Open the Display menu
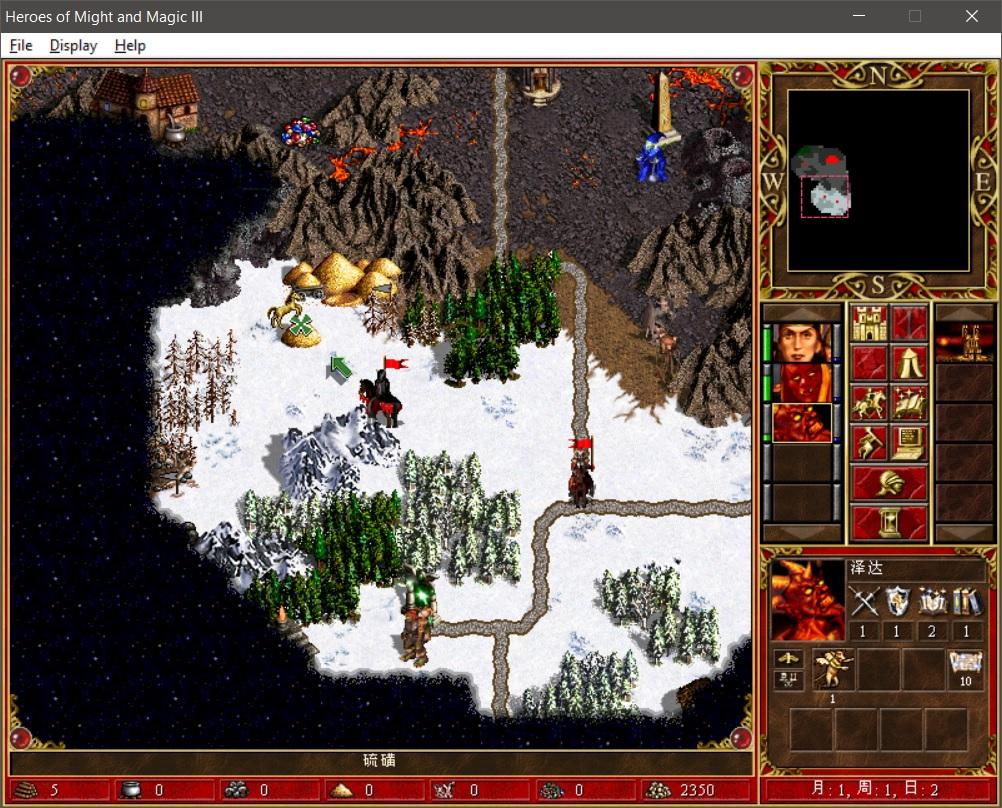 pyautogui.click(x=73, y=46)
